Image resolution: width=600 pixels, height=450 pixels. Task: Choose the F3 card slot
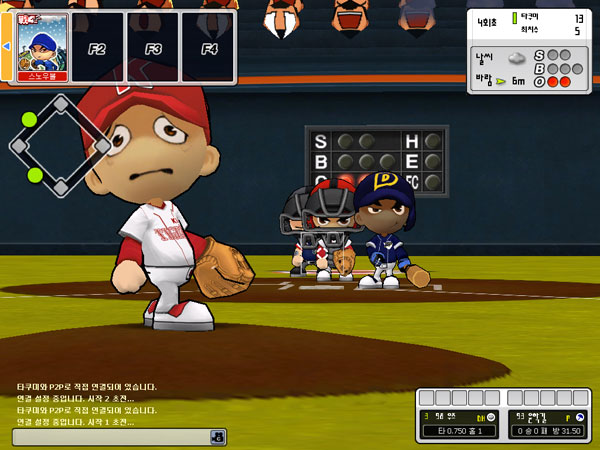pyautogui.click(x=153, y=47)
